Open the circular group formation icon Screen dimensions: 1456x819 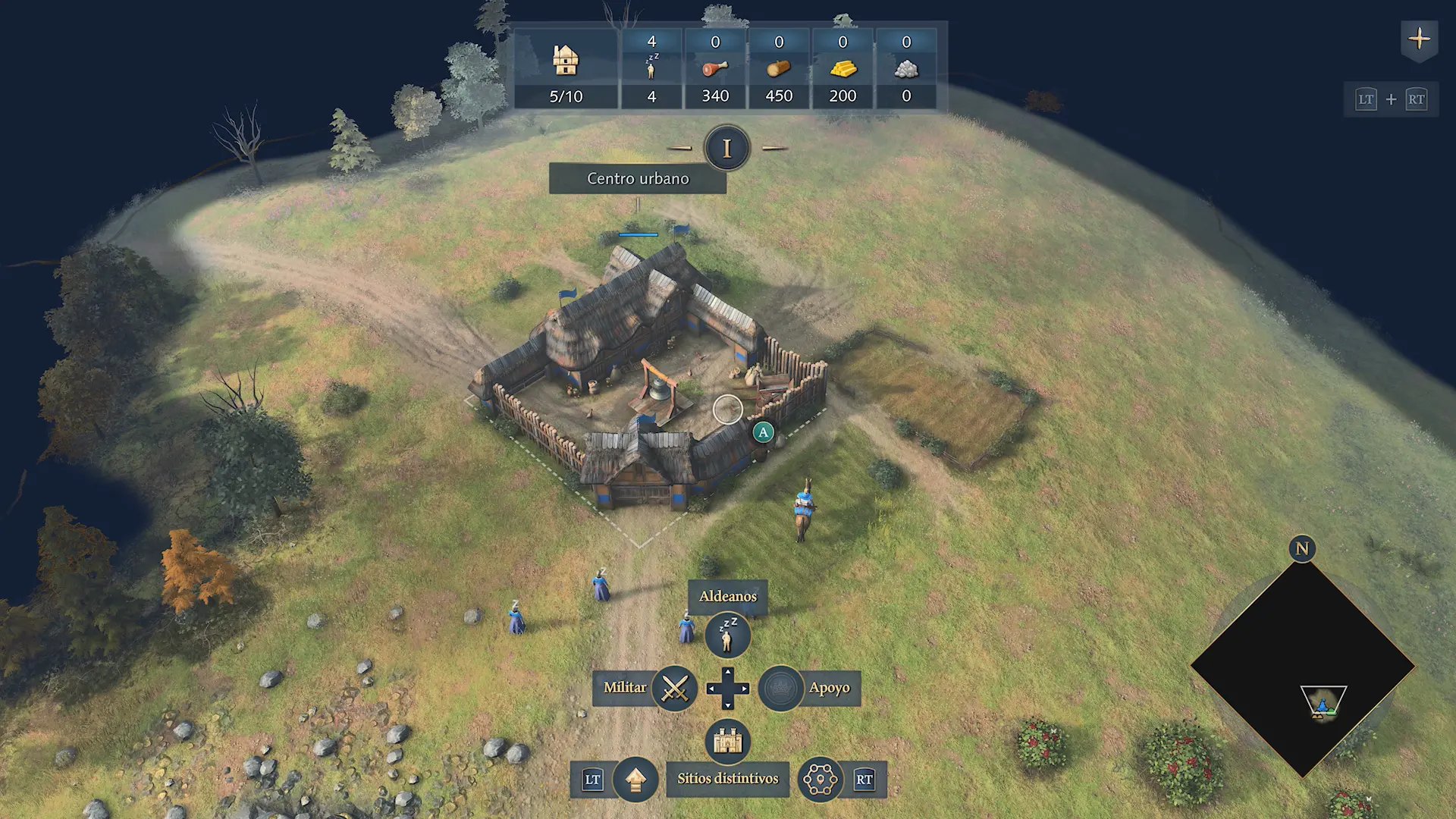[820, 779]
